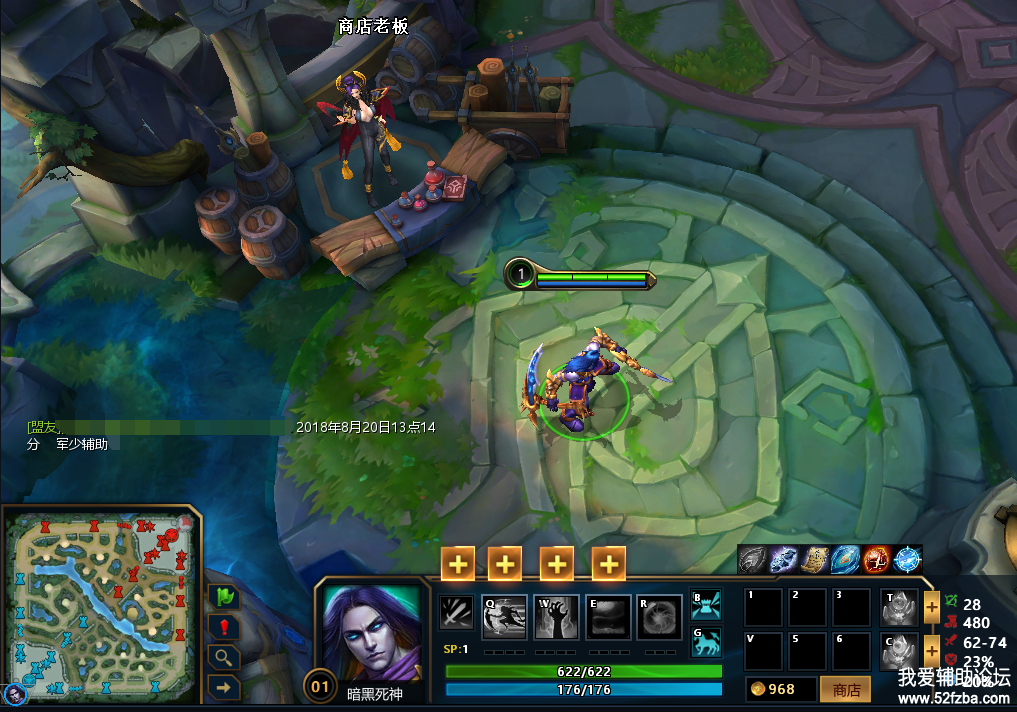Select the passive slash skill icon

click(x=456, y=612)
